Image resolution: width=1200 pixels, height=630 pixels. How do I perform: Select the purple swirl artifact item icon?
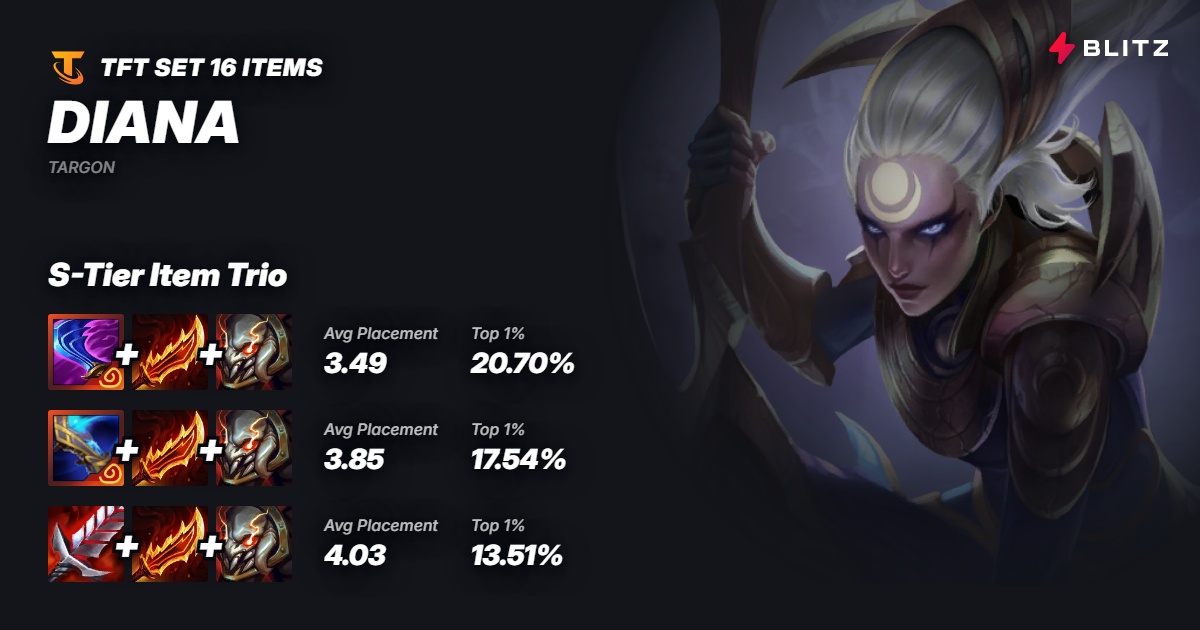(85, 351)
